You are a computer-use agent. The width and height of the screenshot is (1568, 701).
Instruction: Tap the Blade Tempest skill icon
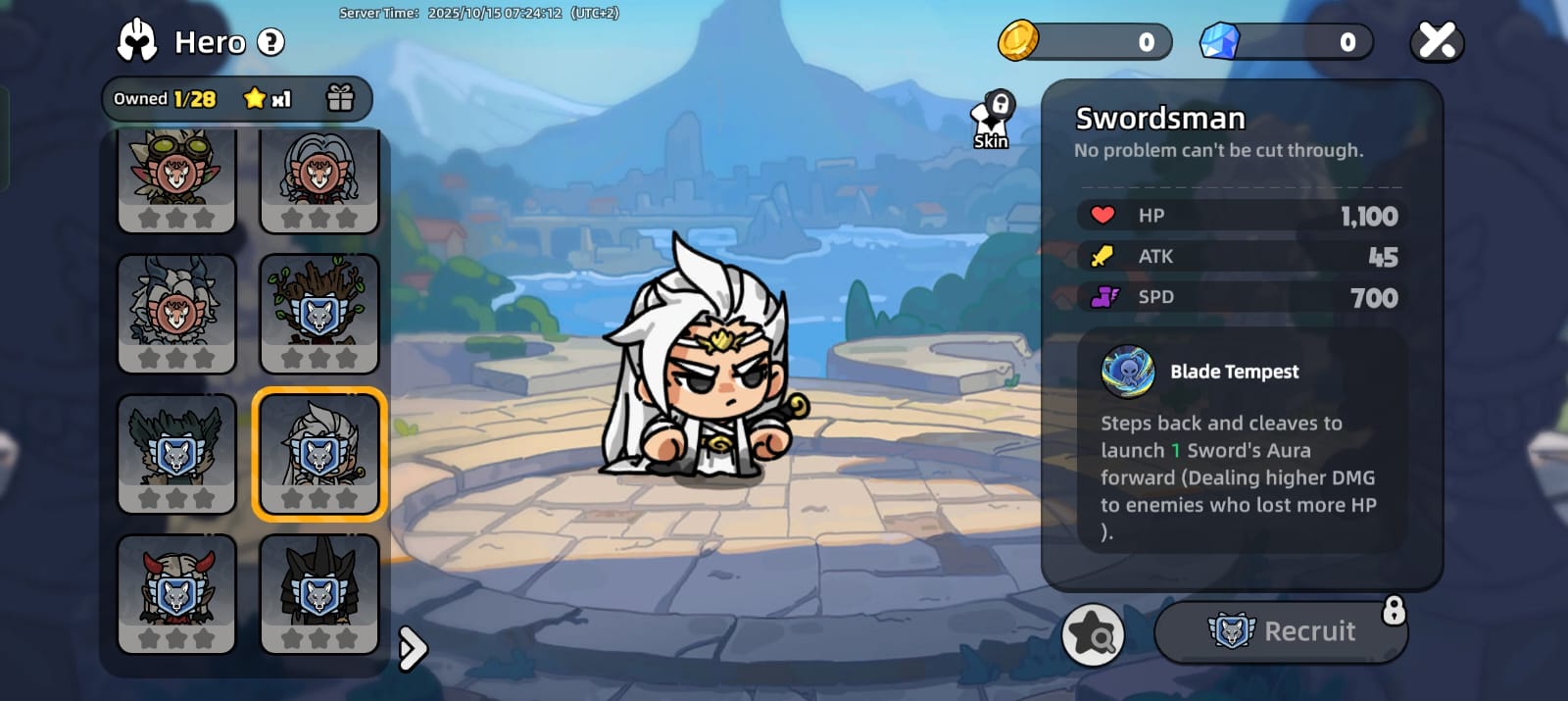pyautogui.click(x=1128, y=372)
